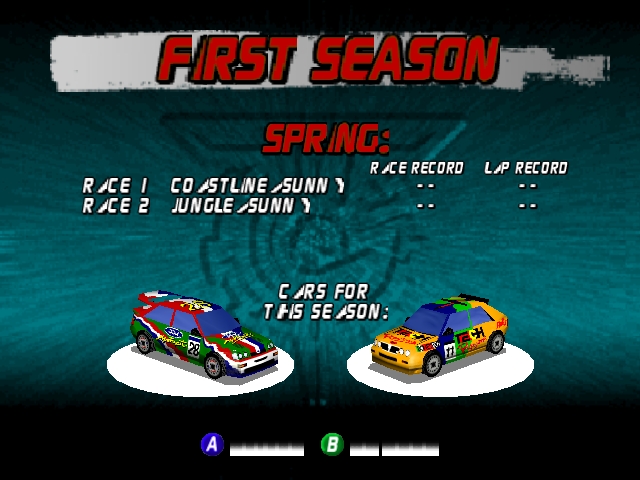The width and height of the screenshot is (640, 480).
Task: Select the Race 1 Coastline Sunny row
Action: (x=214, y=186)
